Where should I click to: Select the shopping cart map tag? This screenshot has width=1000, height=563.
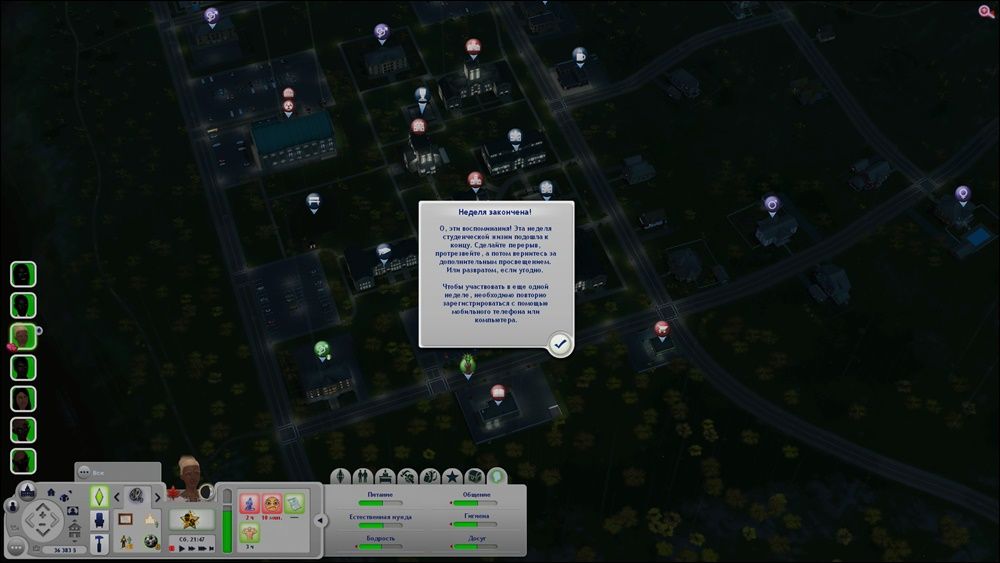pyautogui.click(x=661, y=328)
